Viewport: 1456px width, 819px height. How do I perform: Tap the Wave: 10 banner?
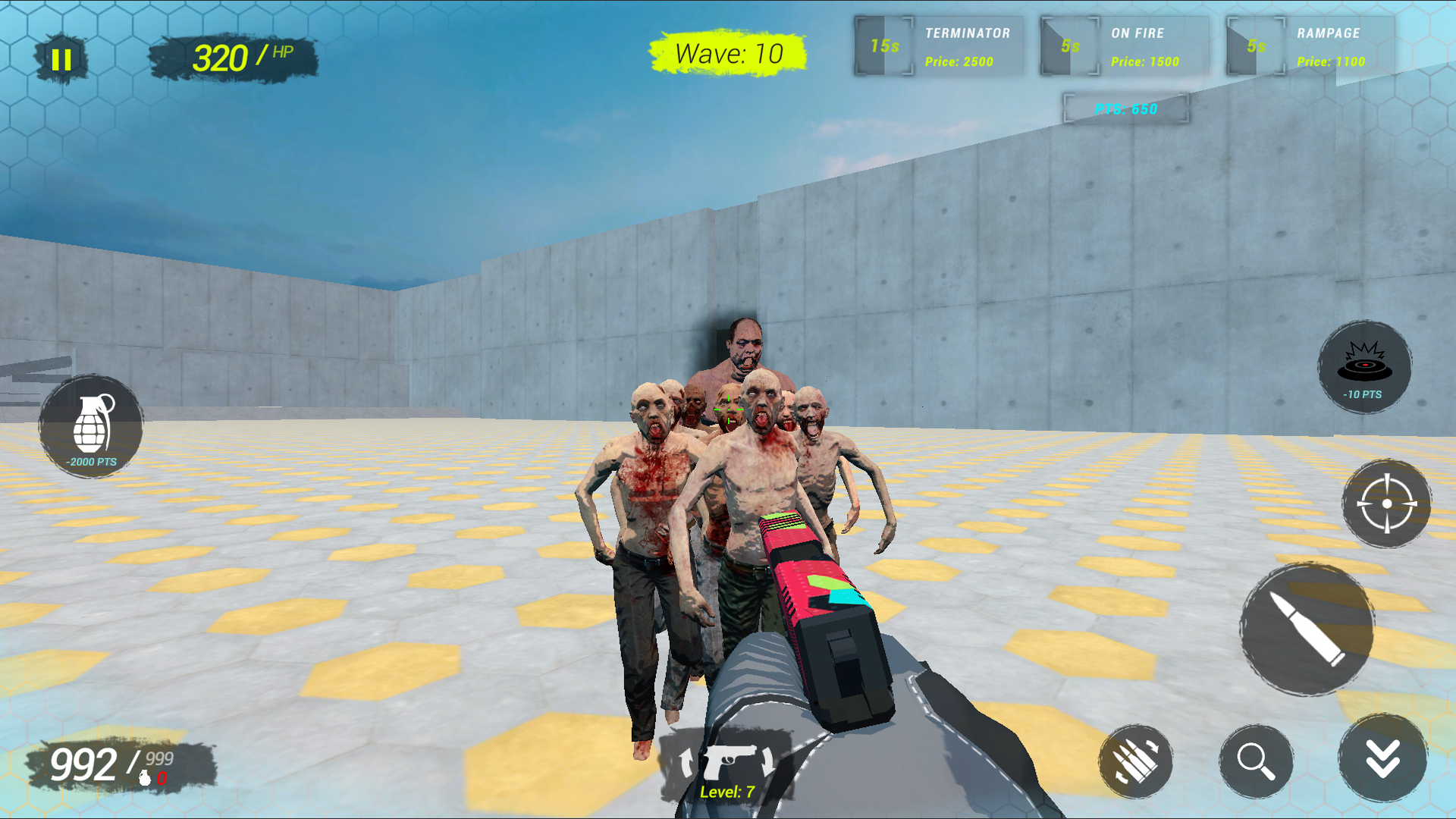pos(728,52)
